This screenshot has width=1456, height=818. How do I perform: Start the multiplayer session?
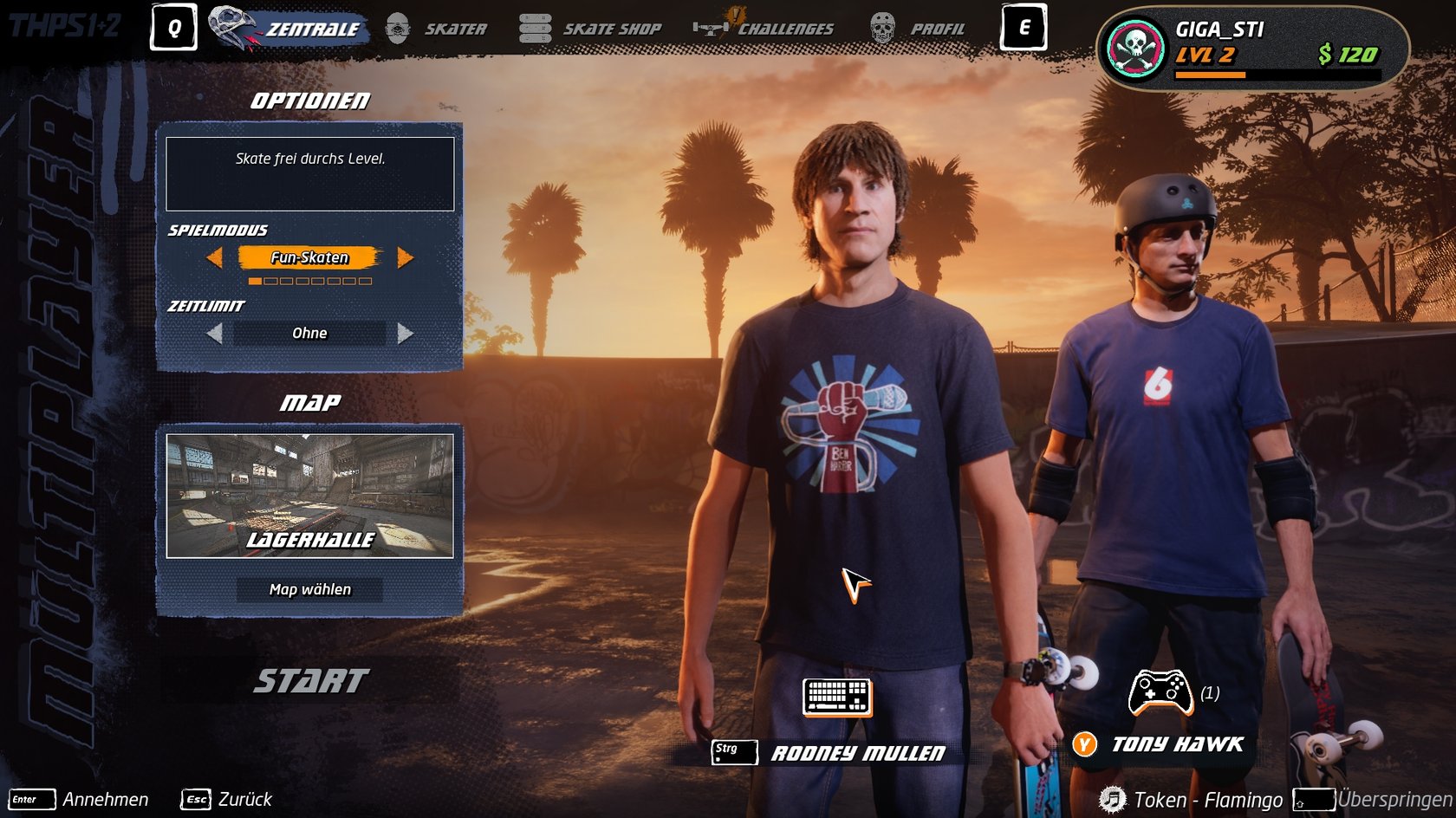coord(310,681)
